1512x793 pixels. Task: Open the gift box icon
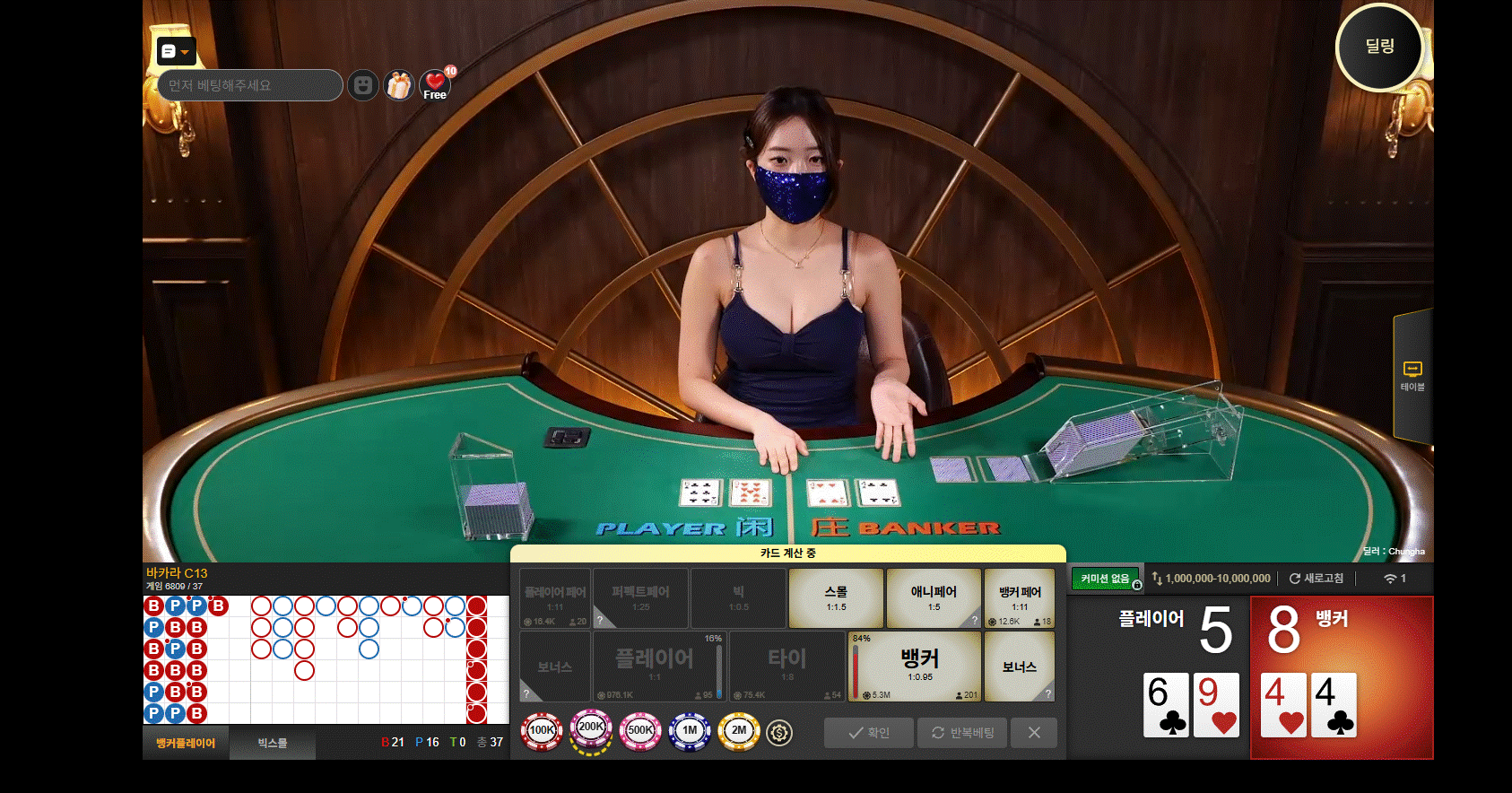[399, 85]
